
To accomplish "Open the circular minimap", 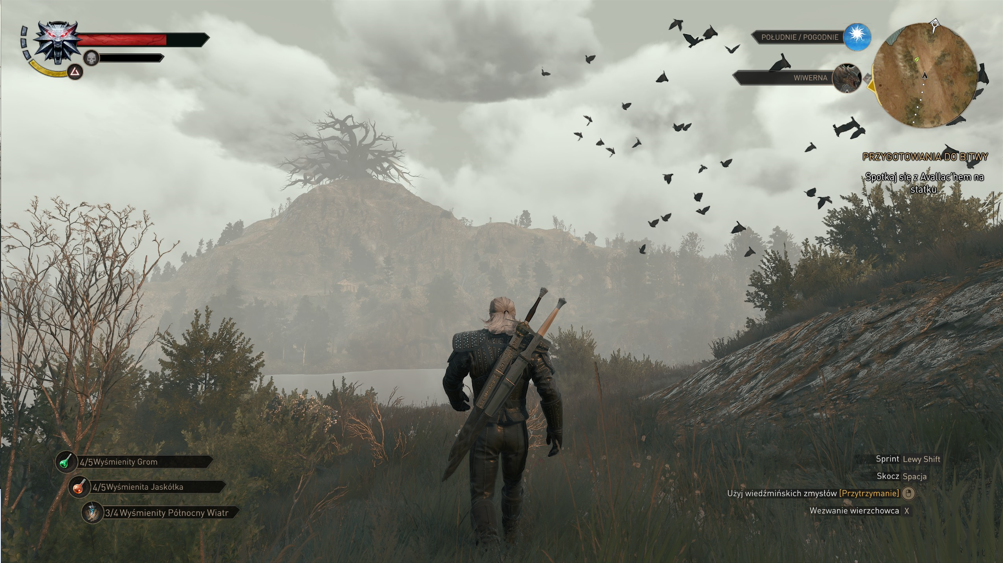I will click(924, 76).
